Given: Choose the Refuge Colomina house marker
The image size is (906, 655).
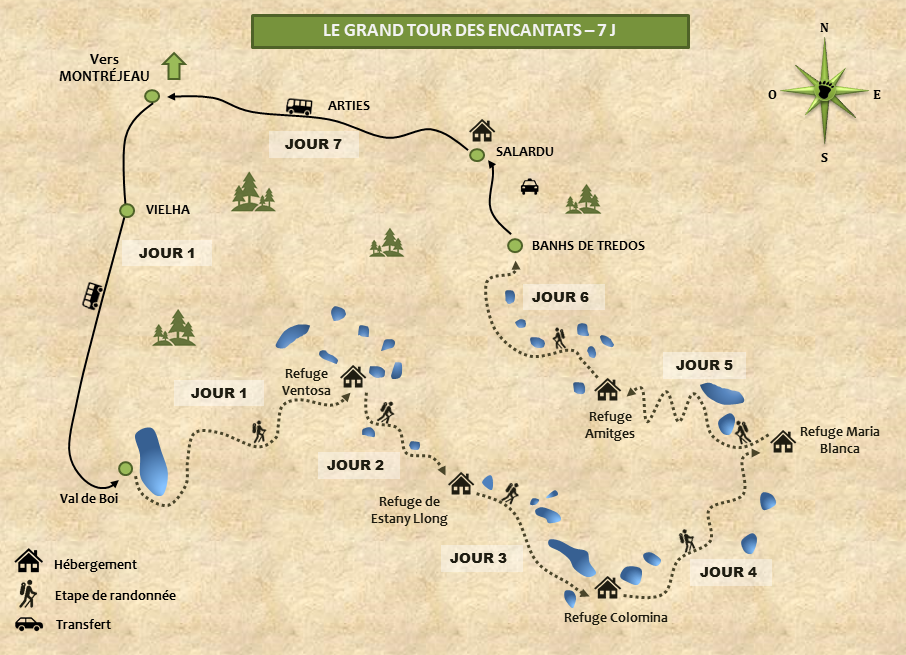Looking at the screenshot, I should 607,587.
